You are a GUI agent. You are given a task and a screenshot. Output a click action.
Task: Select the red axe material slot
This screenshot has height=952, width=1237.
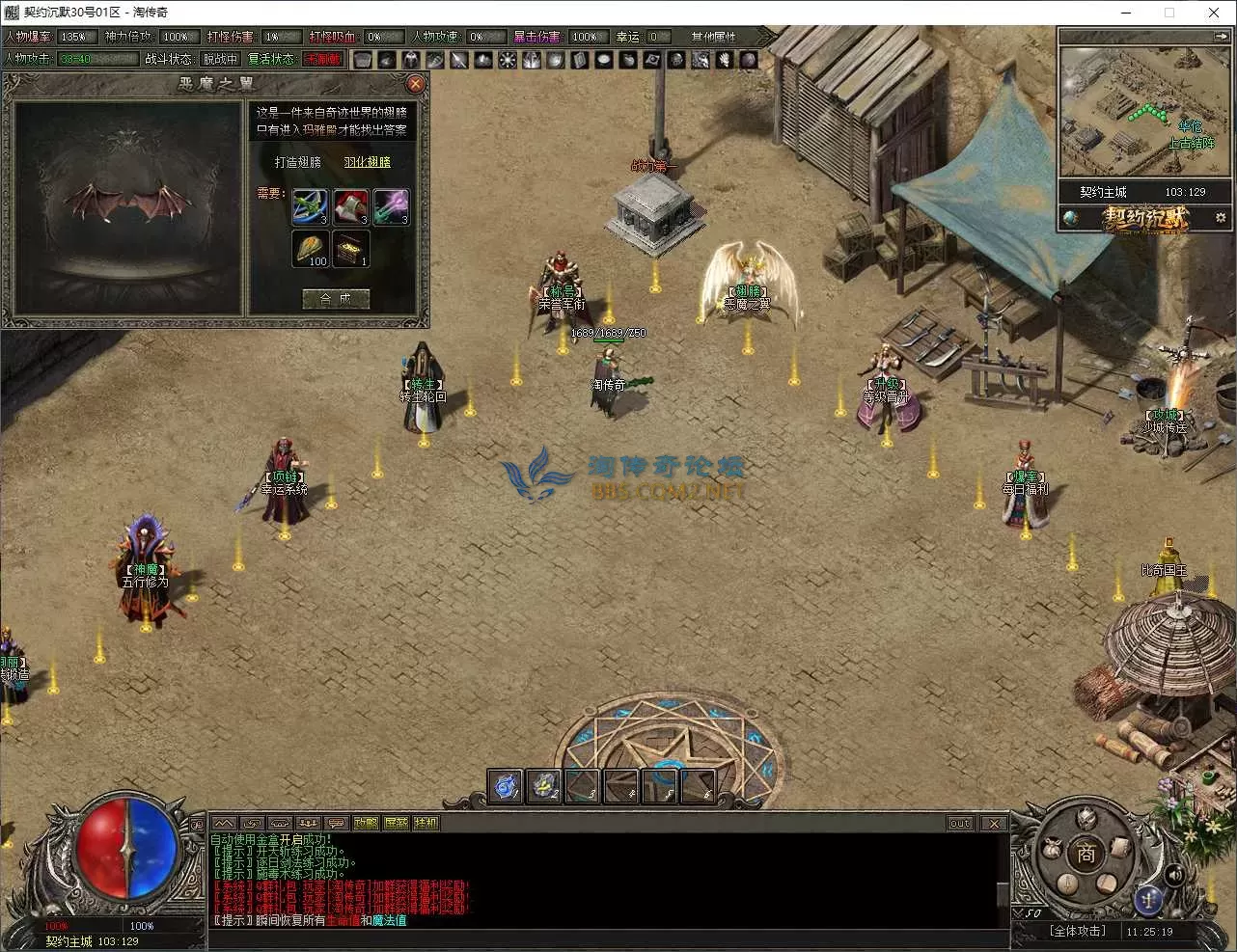351,207
